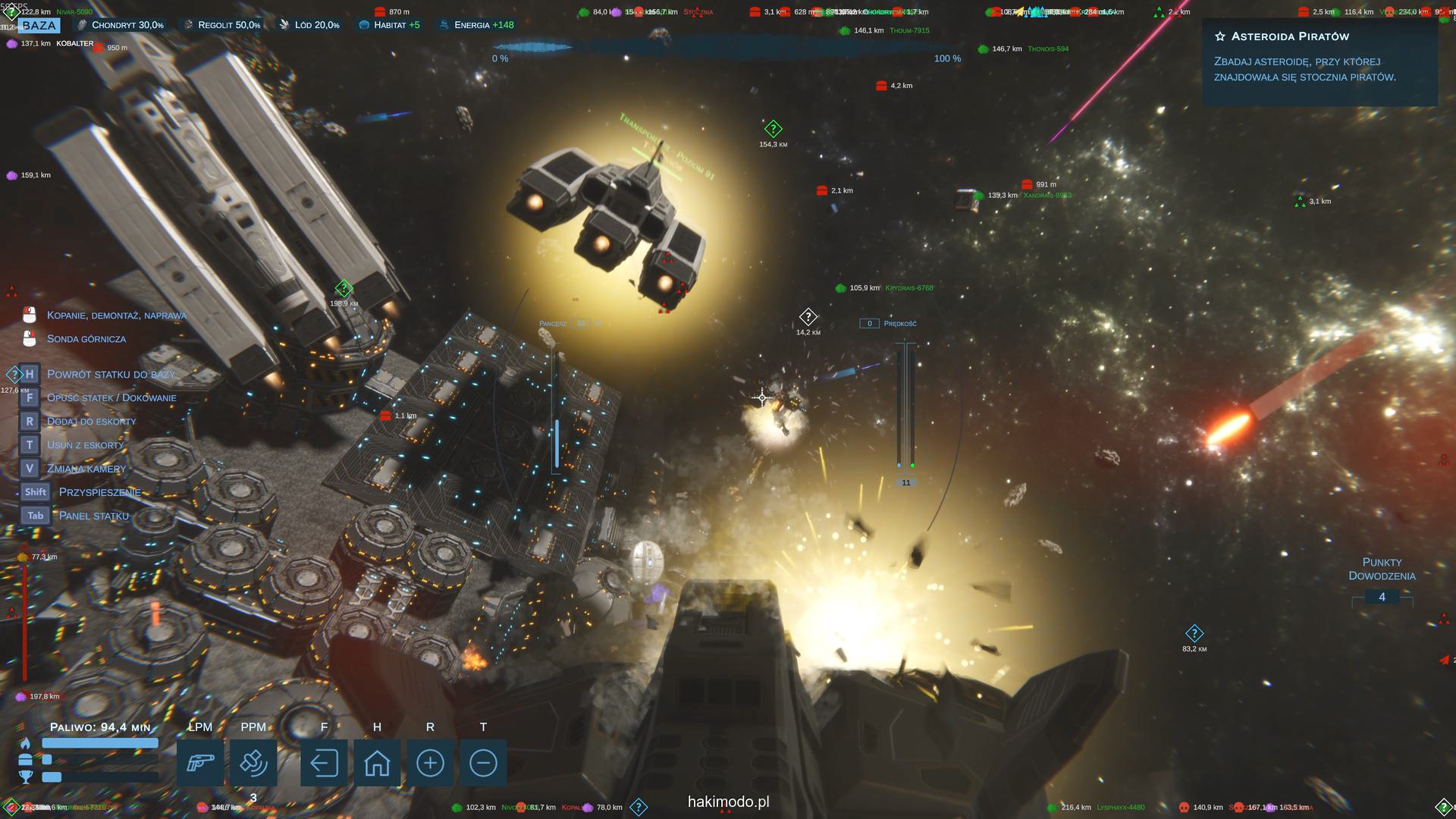Click the Thoum-7915 asteroid marker
1456x819 pixels.
[846, 31]
